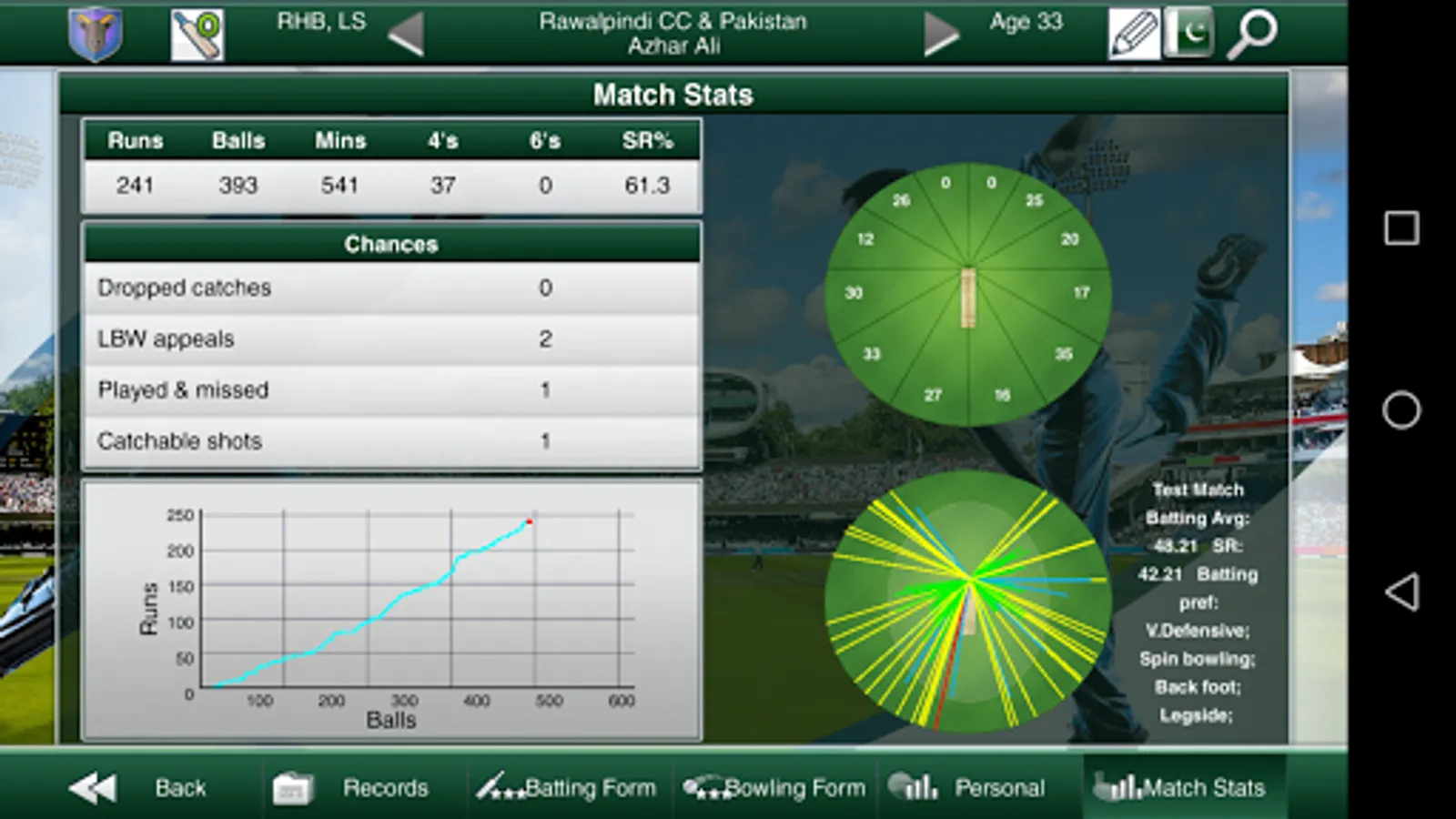Tap the Pakistan flag icon

click(1188, 34)
